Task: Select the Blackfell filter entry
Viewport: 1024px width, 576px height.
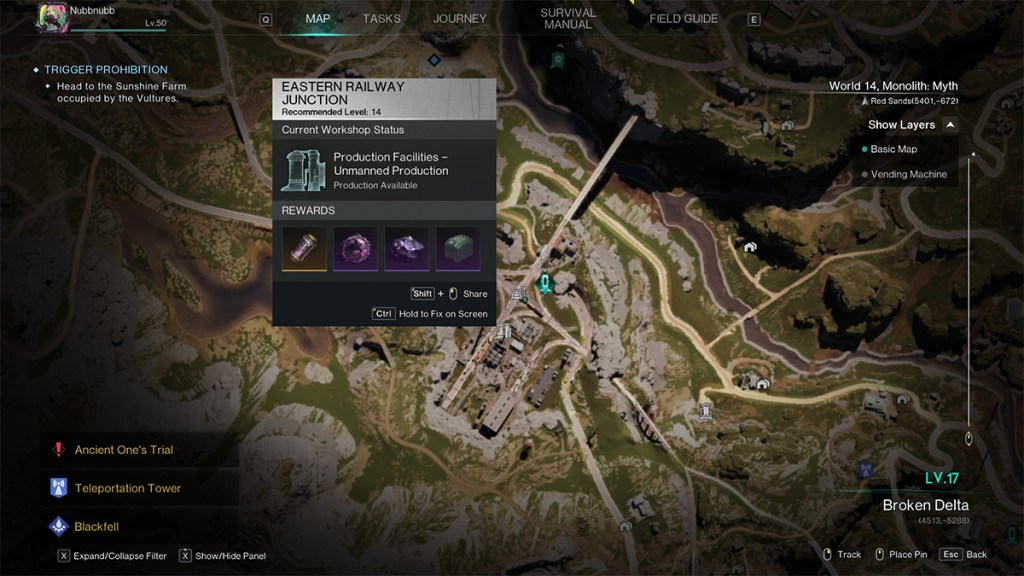Action: point(96,526)
